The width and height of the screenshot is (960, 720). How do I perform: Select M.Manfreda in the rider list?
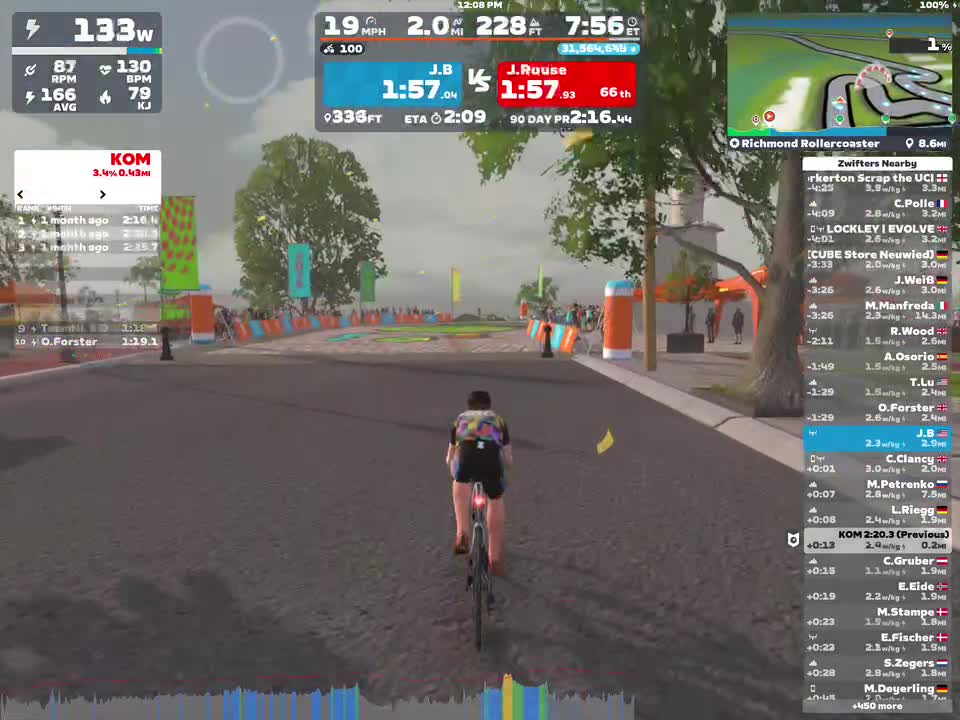(x=877, y=310)
